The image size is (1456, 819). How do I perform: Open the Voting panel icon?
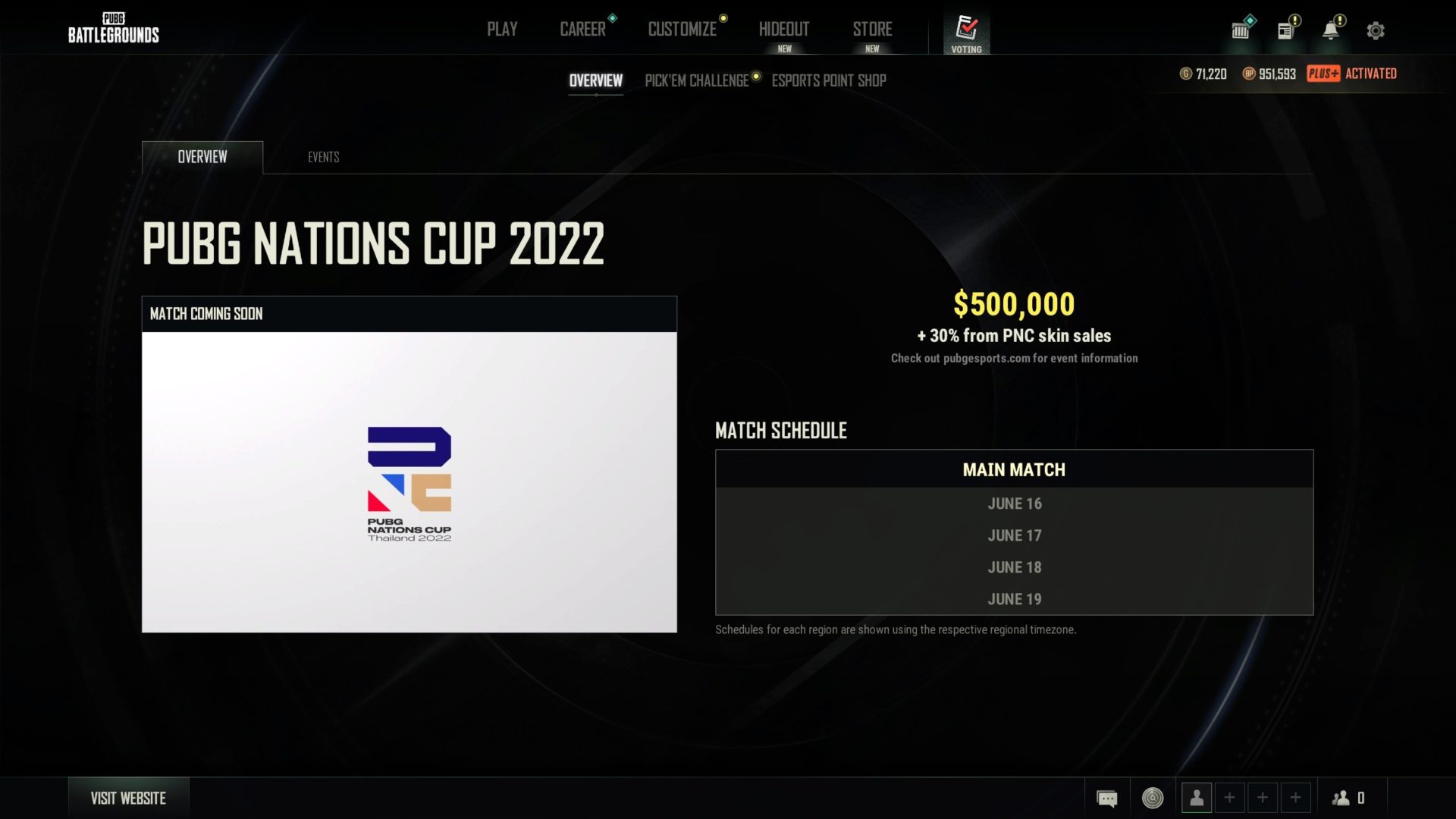[966, 30]
